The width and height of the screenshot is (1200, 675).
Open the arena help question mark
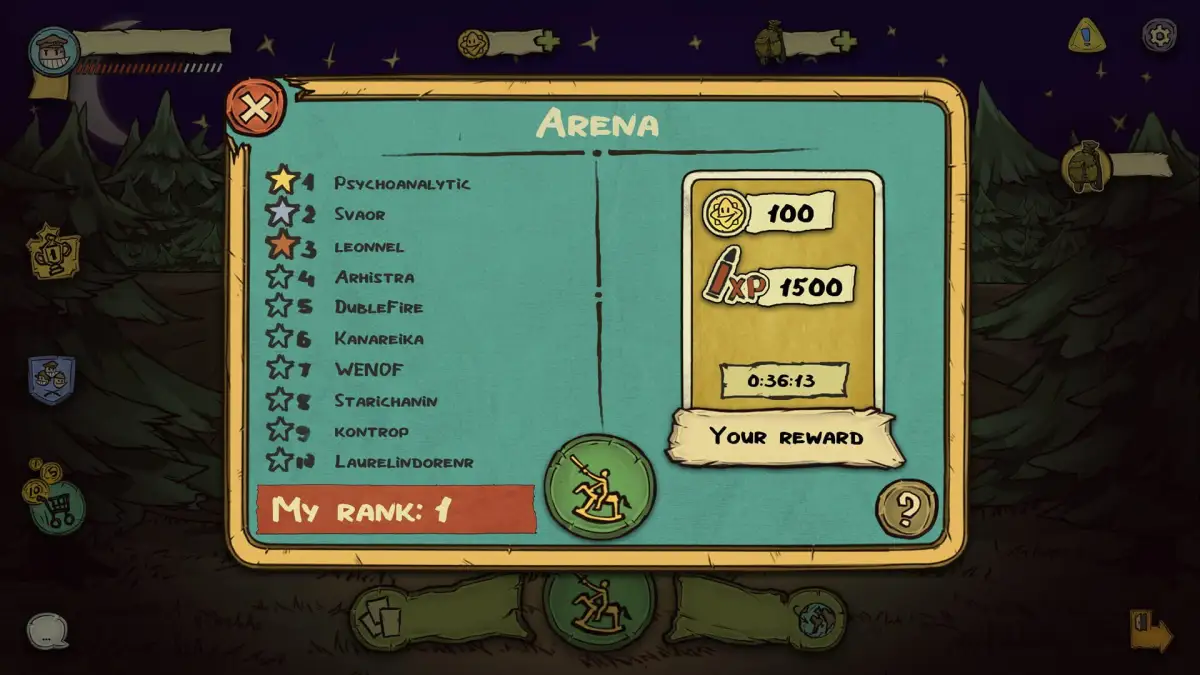[906, 509]
